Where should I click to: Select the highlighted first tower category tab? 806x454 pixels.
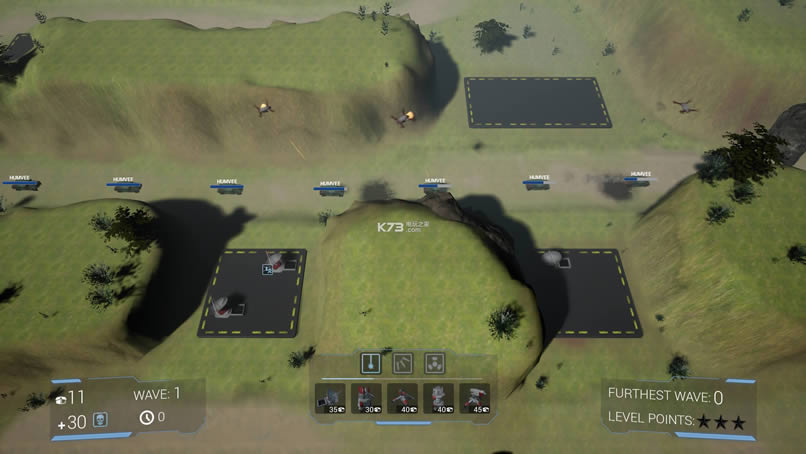click(371, 362)
